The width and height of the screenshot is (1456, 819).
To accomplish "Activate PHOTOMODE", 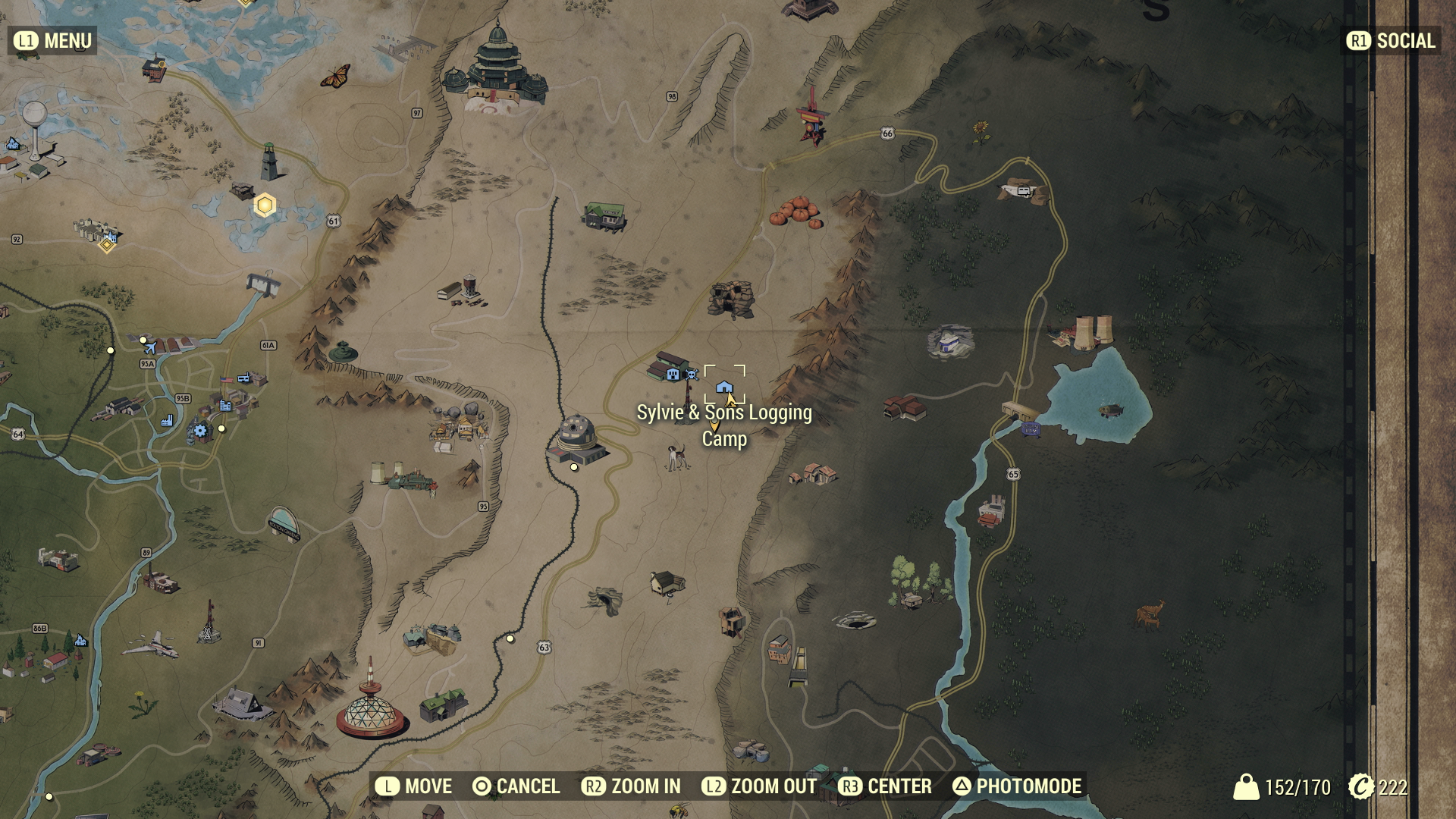I will coord(1018,786).
